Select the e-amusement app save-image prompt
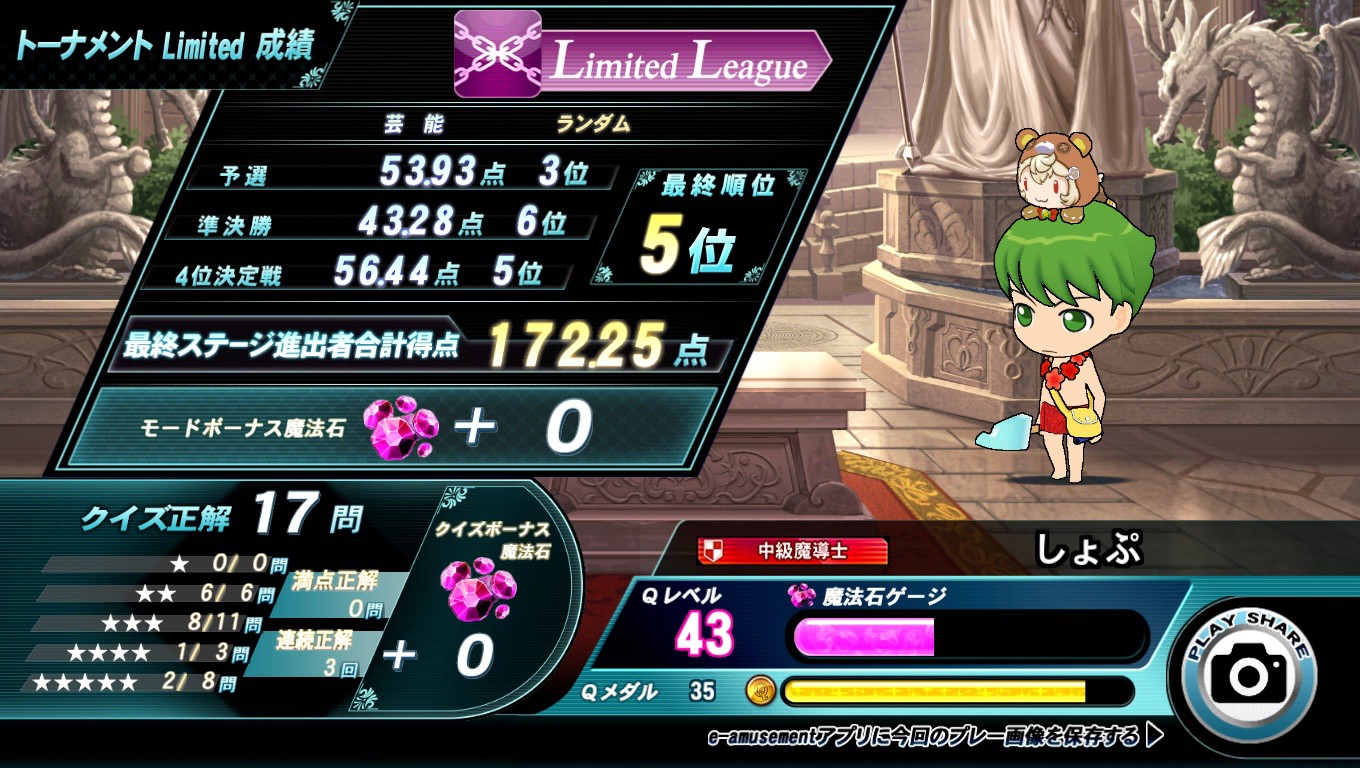Screen dimensions: 1360x768 point(935,737)
